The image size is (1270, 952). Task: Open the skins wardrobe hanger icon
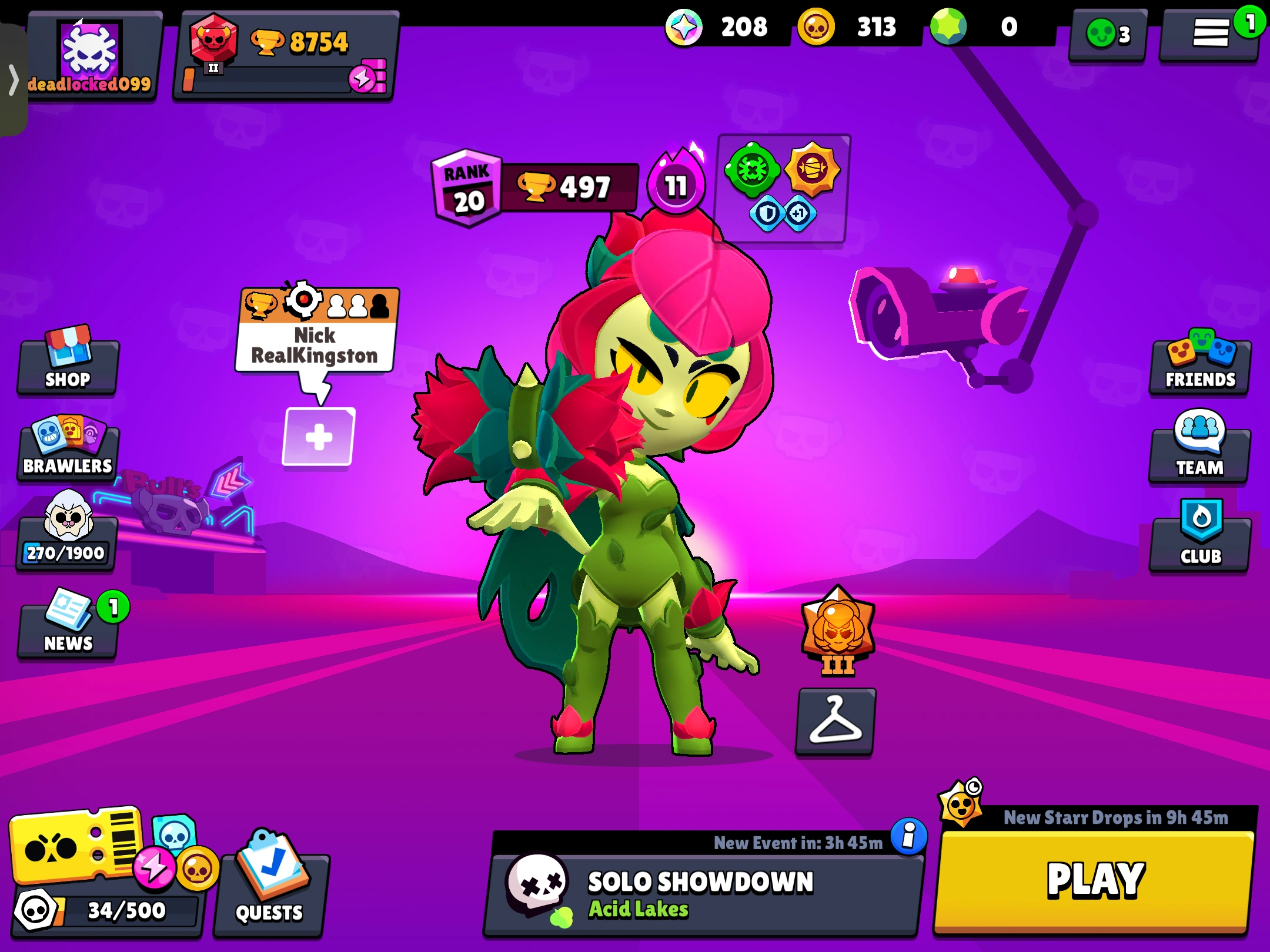pos(835,721)
